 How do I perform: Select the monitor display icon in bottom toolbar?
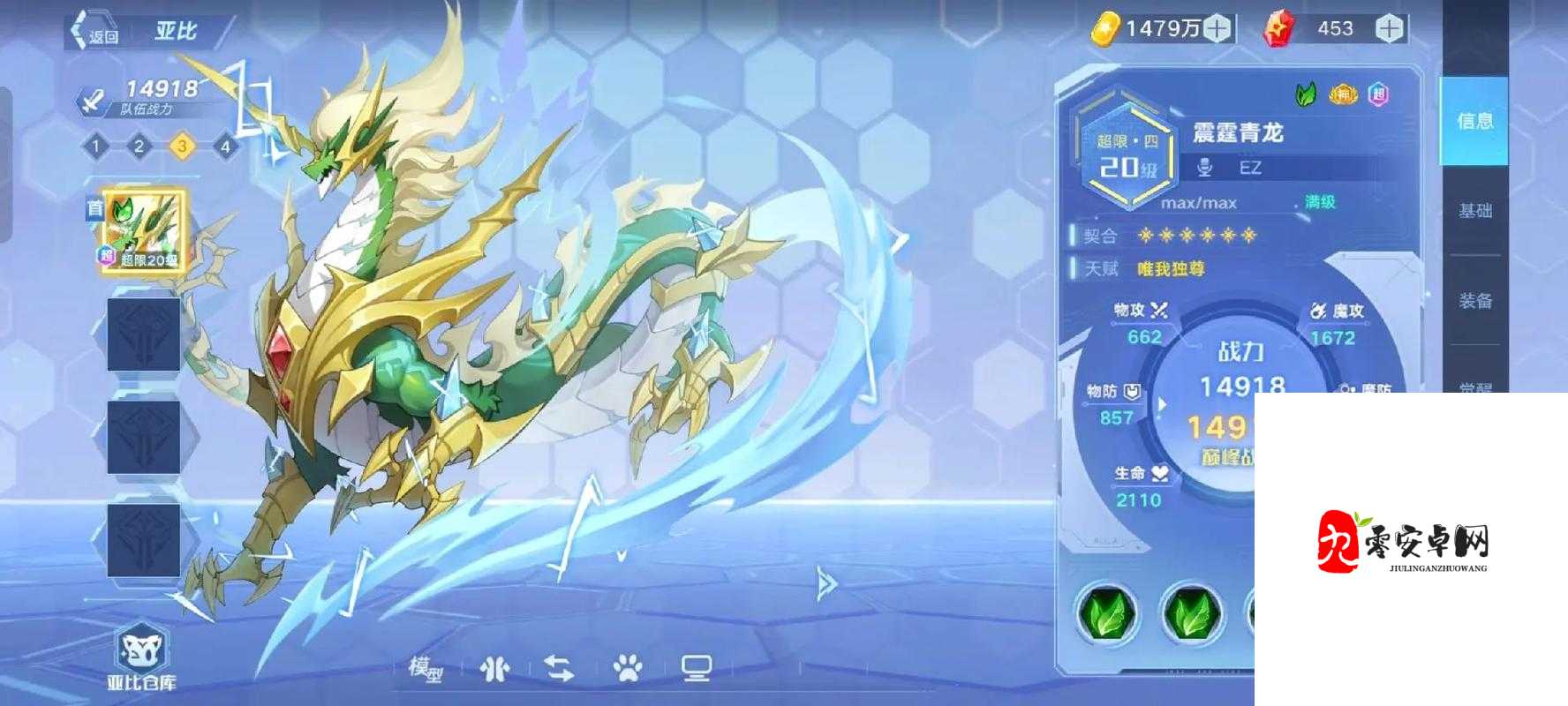click(697, 667)
